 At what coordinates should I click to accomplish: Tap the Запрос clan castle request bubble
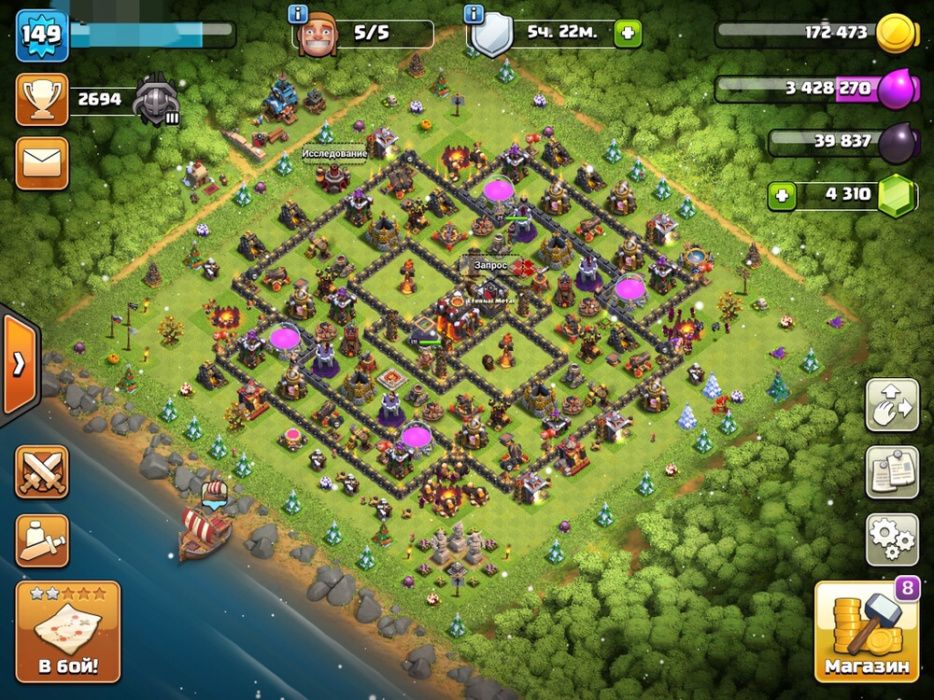pyautogui.click(x=491, y=265)
